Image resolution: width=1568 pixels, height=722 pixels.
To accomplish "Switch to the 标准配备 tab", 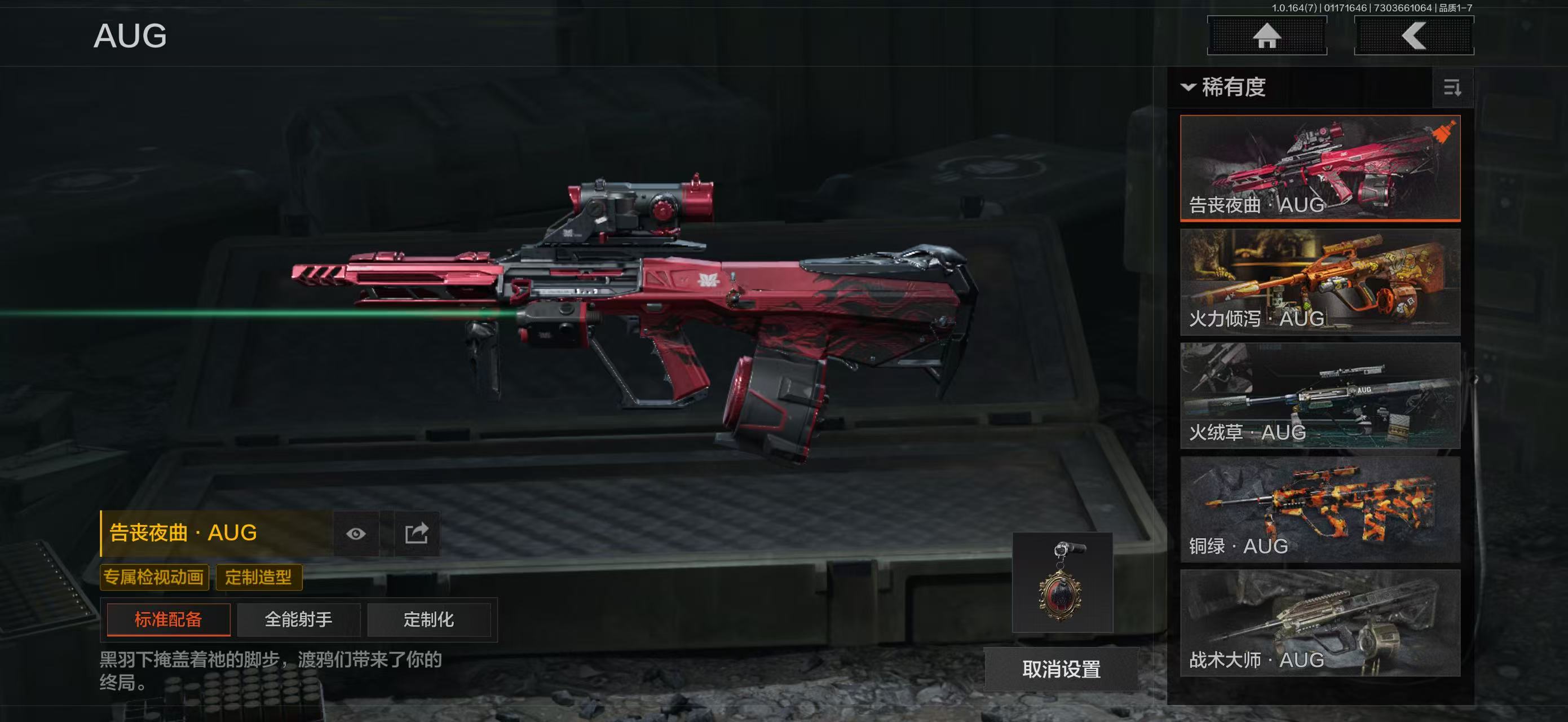I will 169,620.
